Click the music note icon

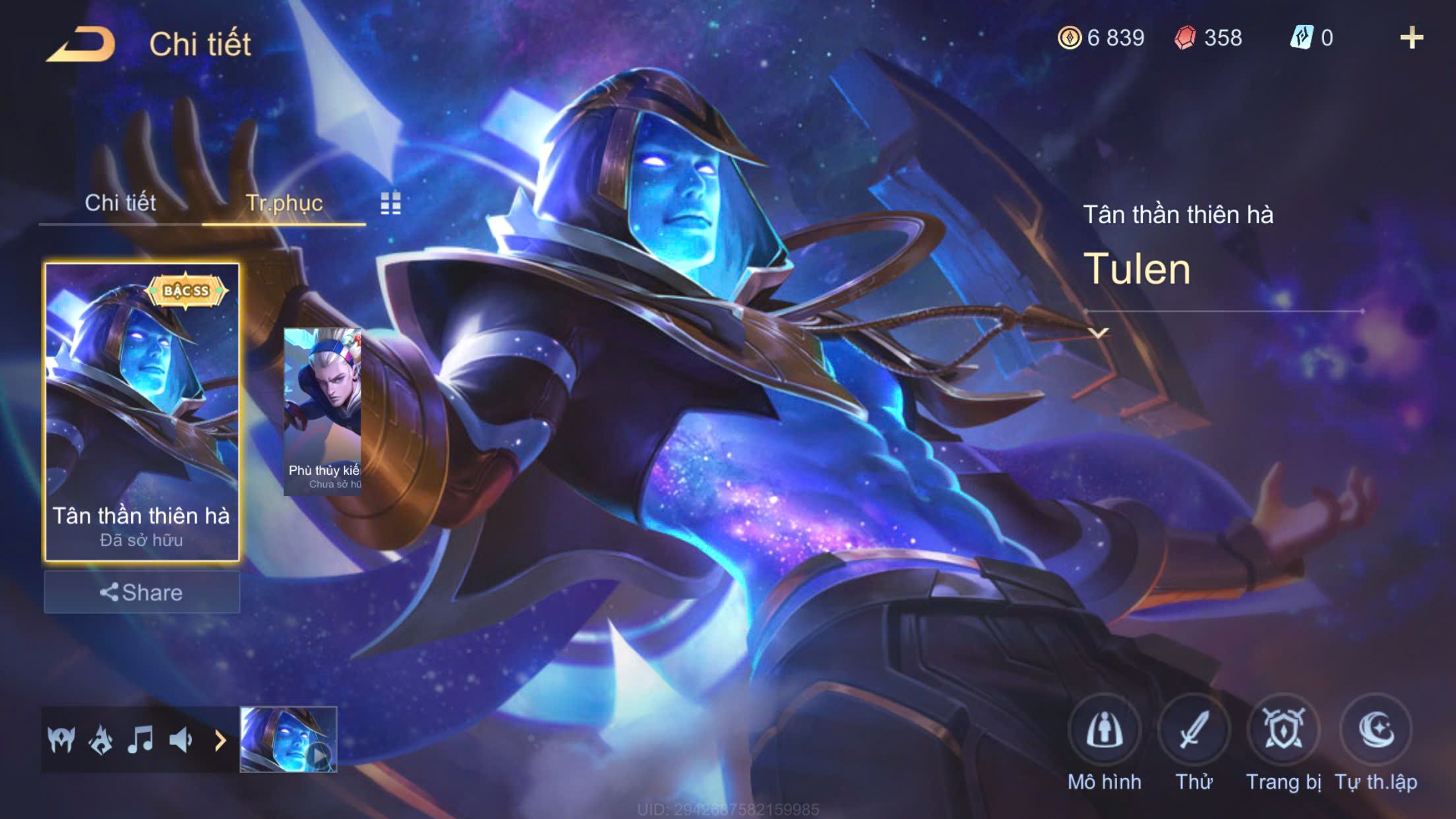[140, 740]
